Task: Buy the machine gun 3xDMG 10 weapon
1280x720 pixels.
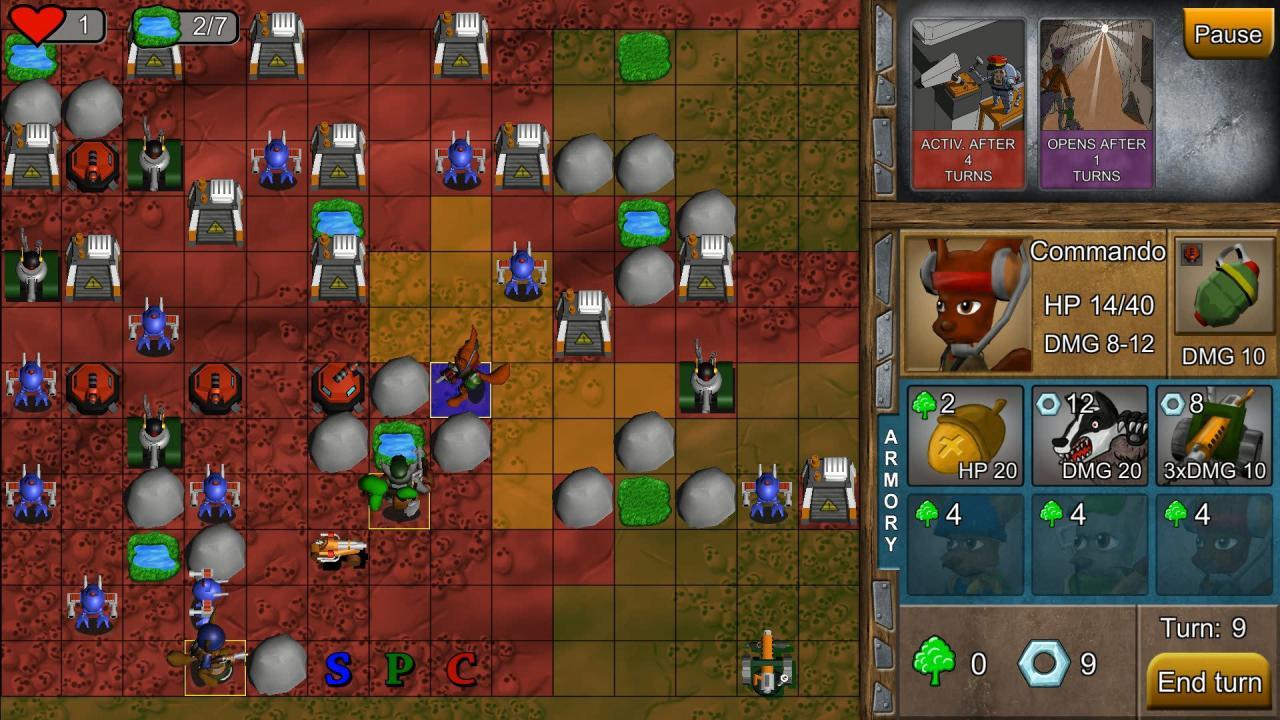Action: (1212, 435)
